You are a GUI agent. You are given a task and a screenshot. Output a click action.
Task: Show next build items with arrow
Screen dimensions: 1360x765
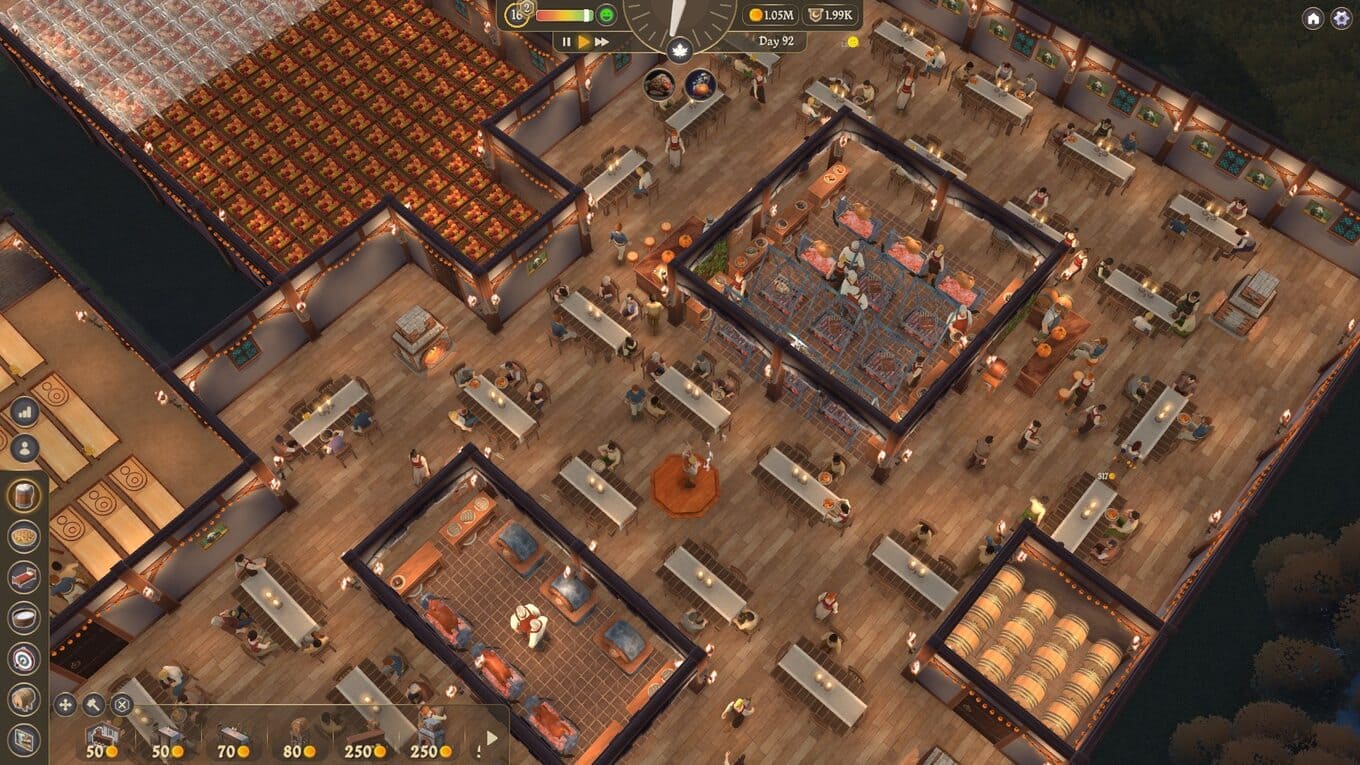pos(491,738)
